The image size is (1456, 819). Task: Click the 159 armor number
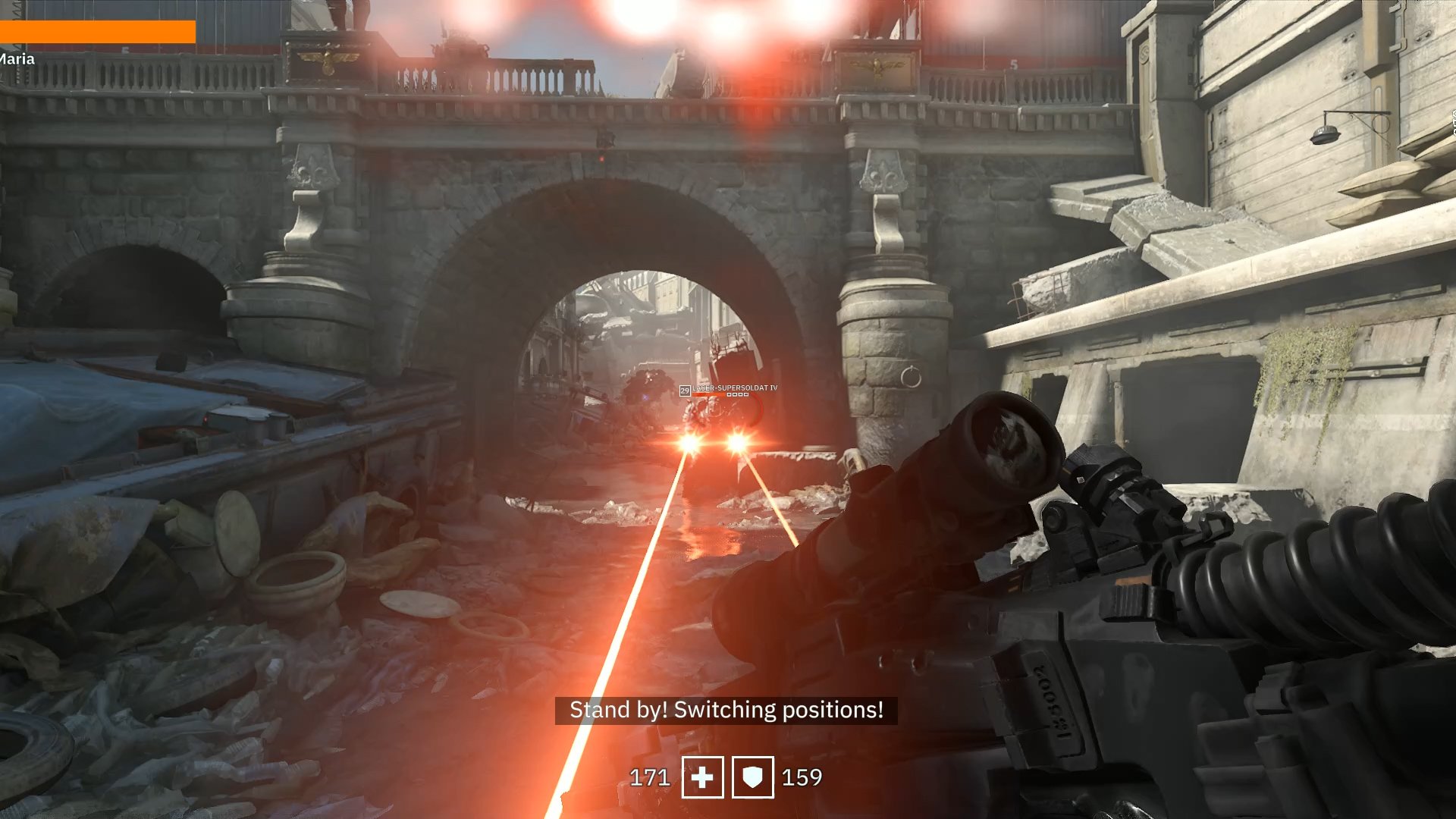point(804,777)
